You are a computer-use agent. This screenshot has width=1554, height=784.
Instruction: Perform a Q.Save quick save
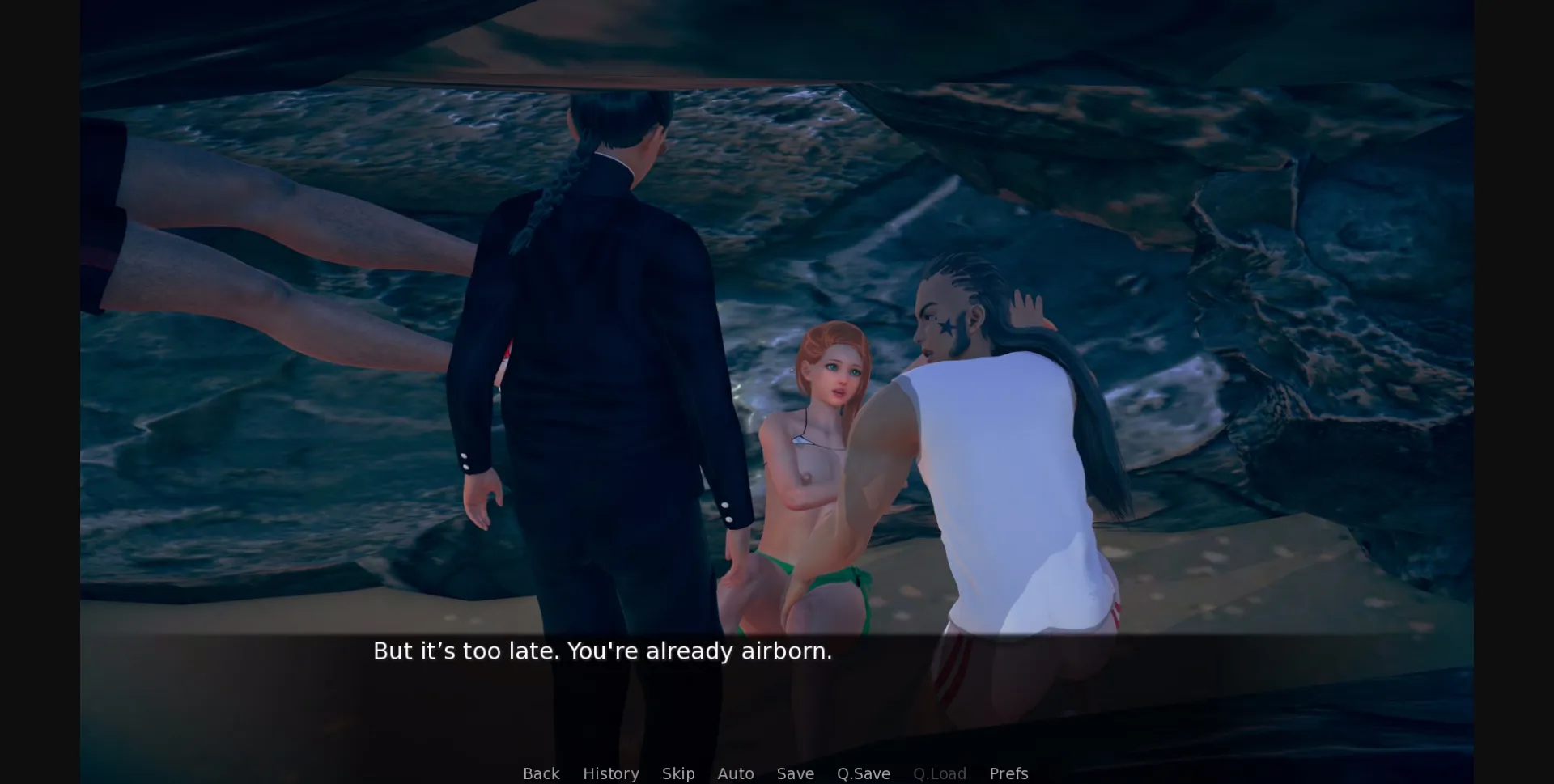point(863,773)
